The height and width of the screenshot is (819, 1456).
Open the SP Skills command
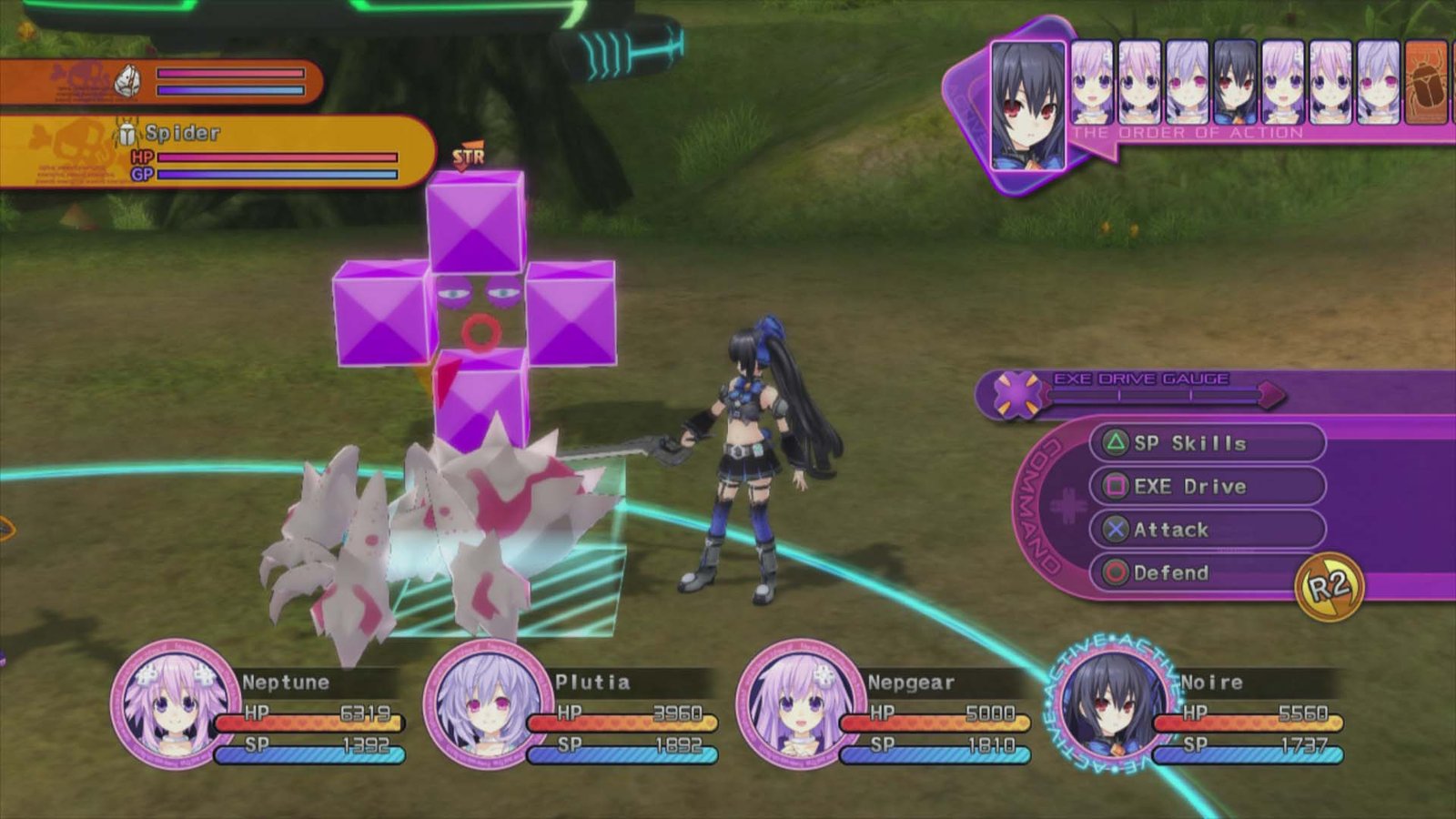point(1207,443)
